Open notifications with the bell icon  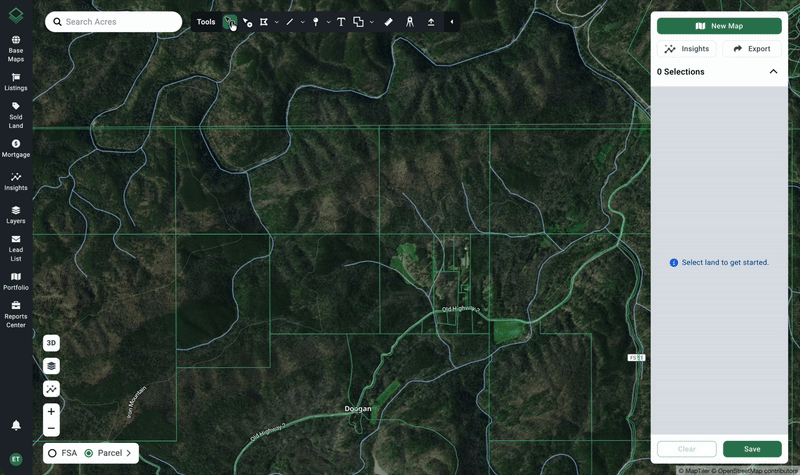pyautogui.click(x=16, y=426)
